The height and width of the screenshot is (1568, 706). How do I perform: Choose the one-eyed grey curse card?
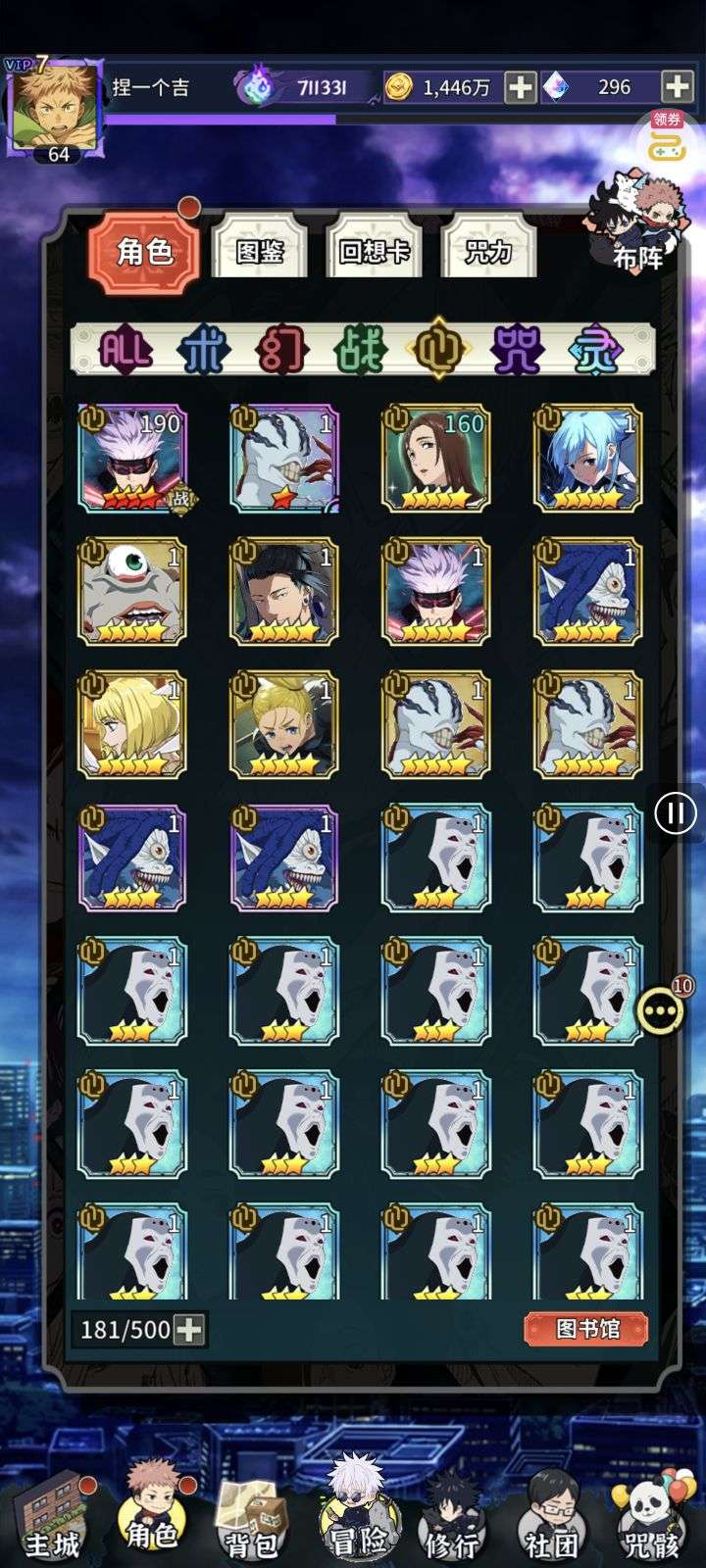pyautogui.click(x=132, y=591)
